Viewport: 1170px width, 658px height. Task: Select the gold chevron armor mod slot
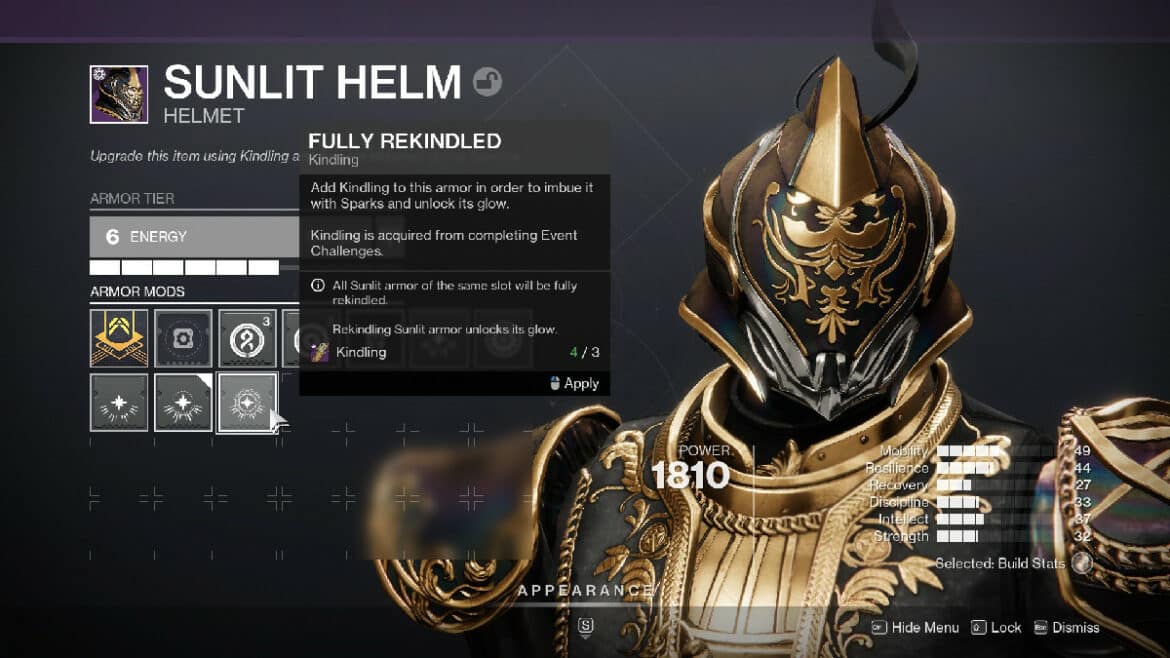click(x=119, y=338)
